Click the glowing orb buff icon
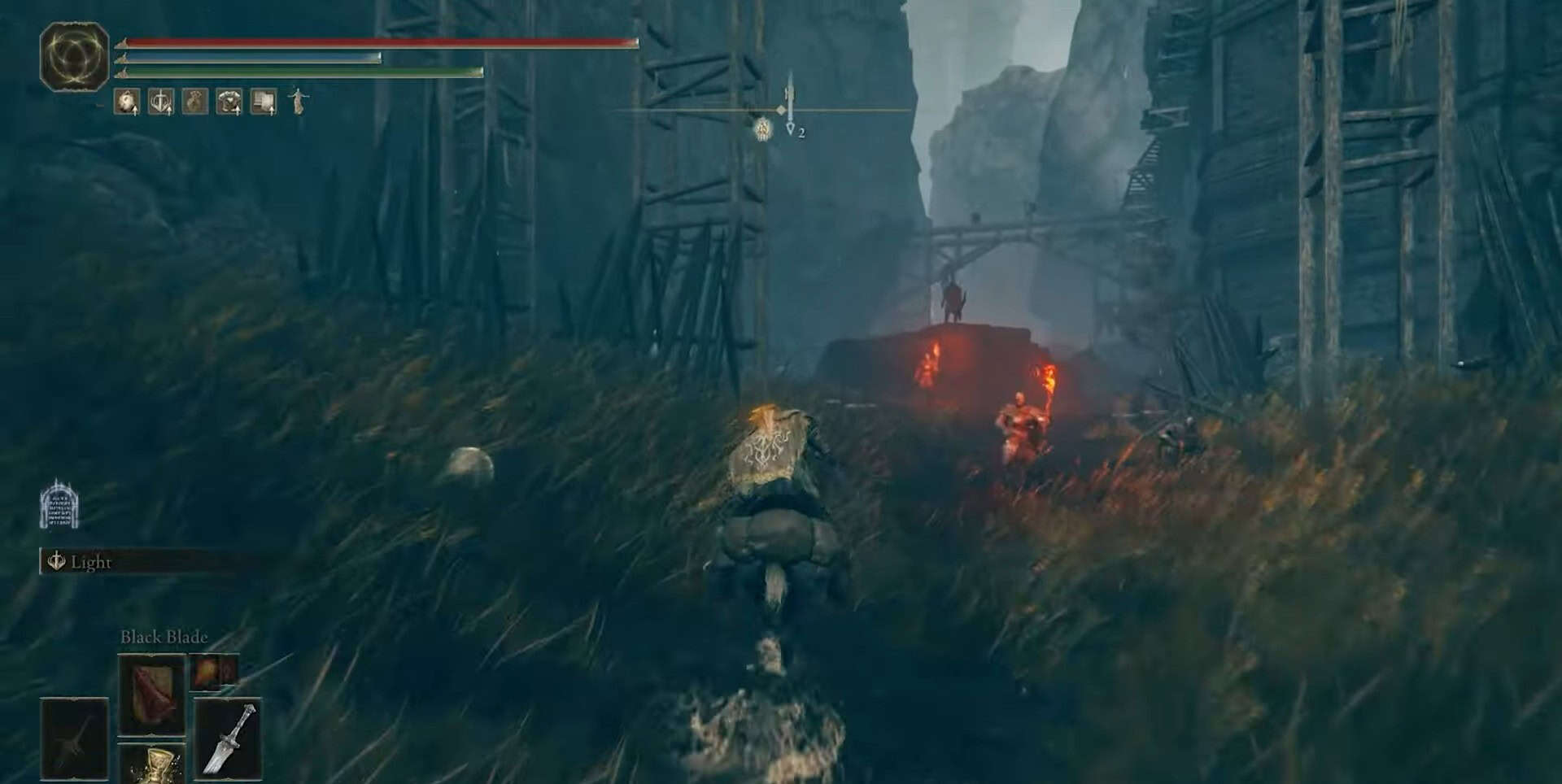Image resolution: width=1562 pixels, height=784 pixels. coord(127,102)
